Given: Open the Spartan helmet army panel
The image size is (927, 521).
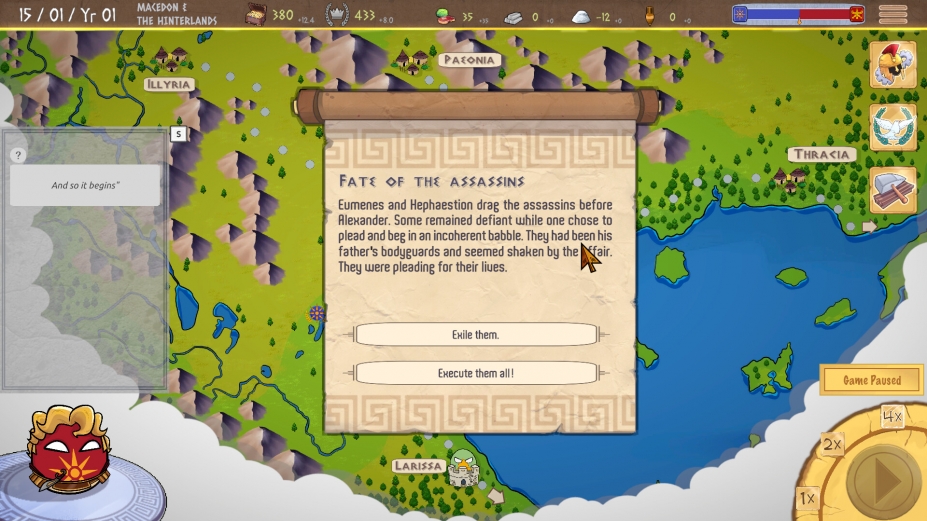Looking at the screenshot, I should point(893,66).
